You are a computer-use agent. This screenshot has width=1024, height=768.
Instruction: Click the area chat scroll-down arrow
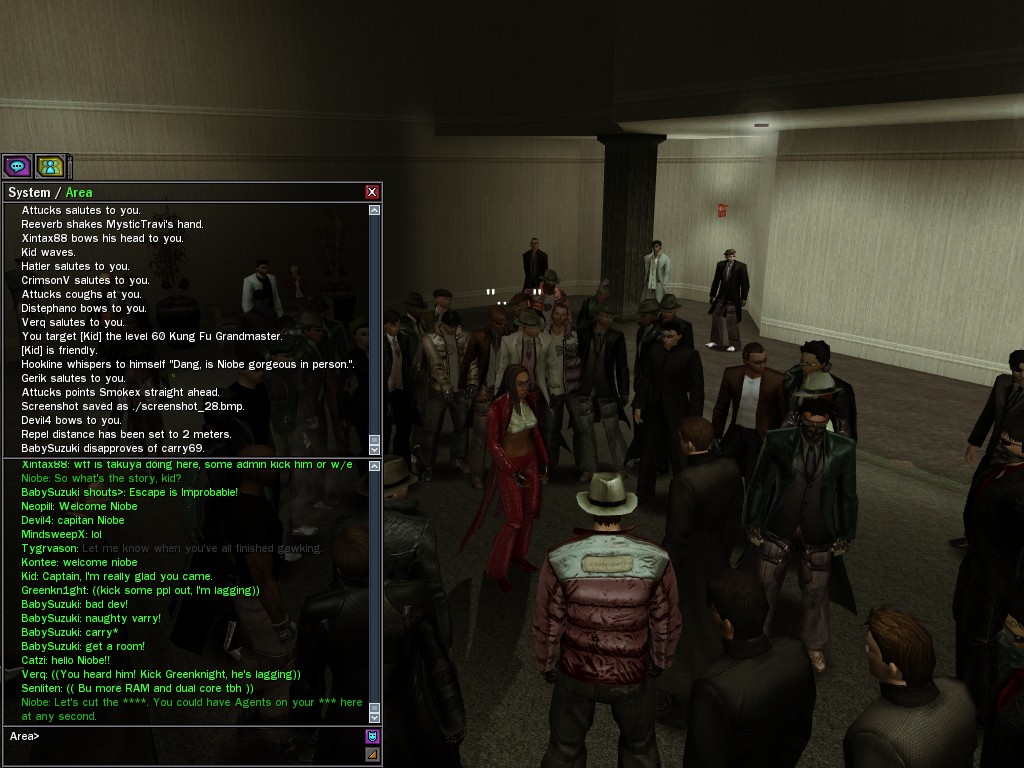click(375, 717)
